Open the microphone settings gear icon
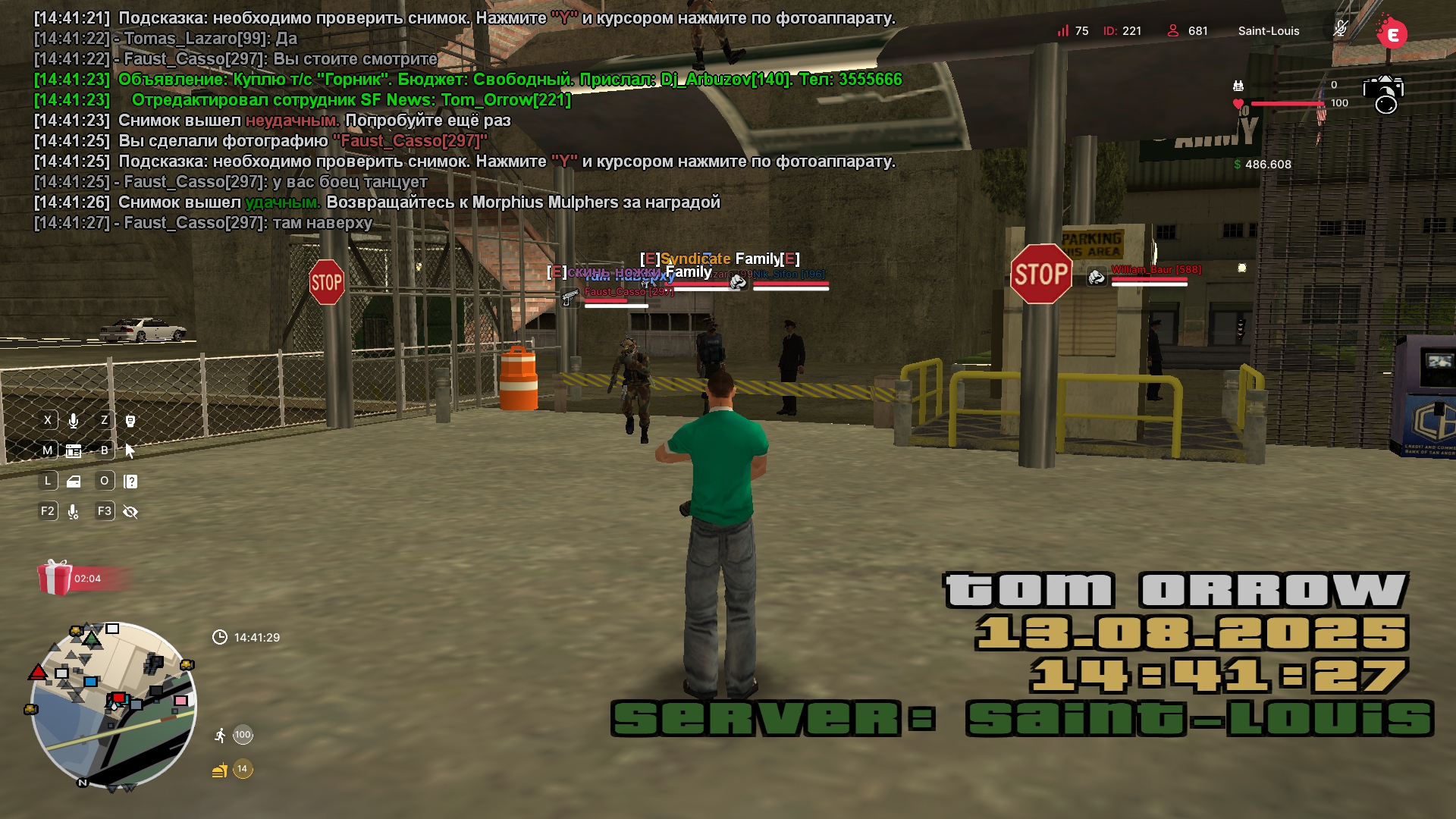 click(x=74, y=513)
